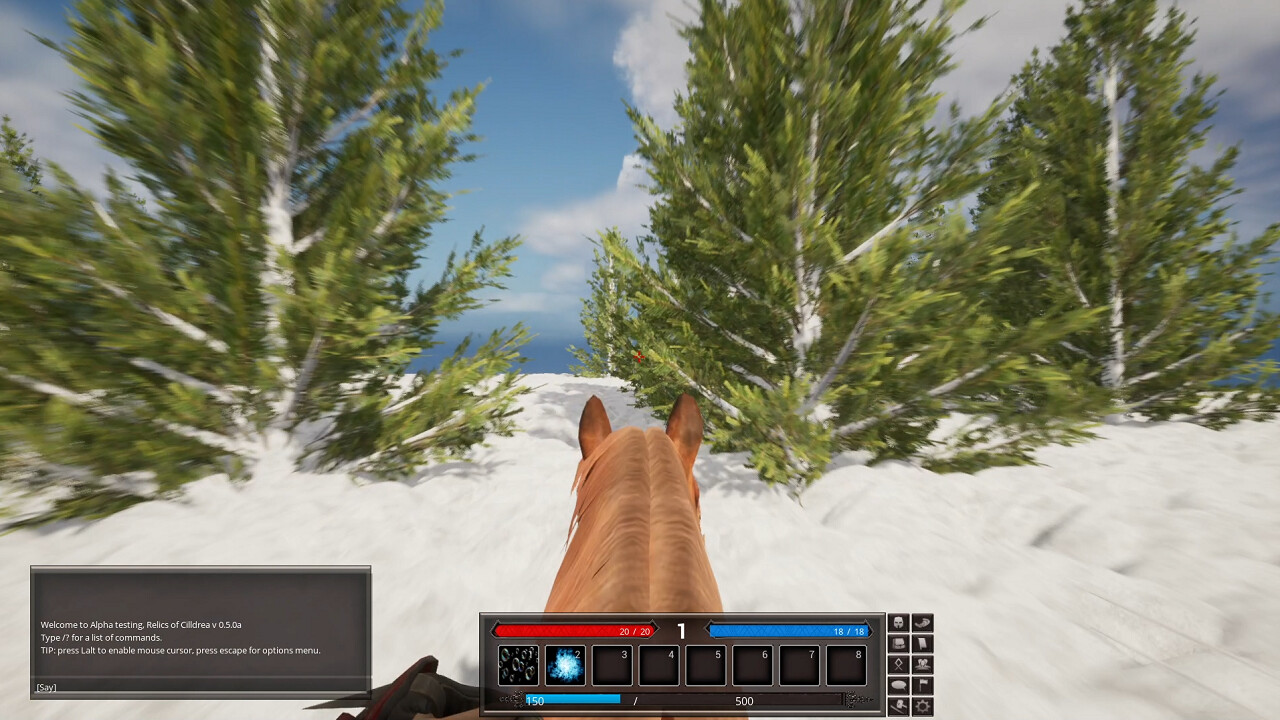Select the frost spell in hotbar slot 2
Viewport: 1280px width, 720px height.
point(564,664)
